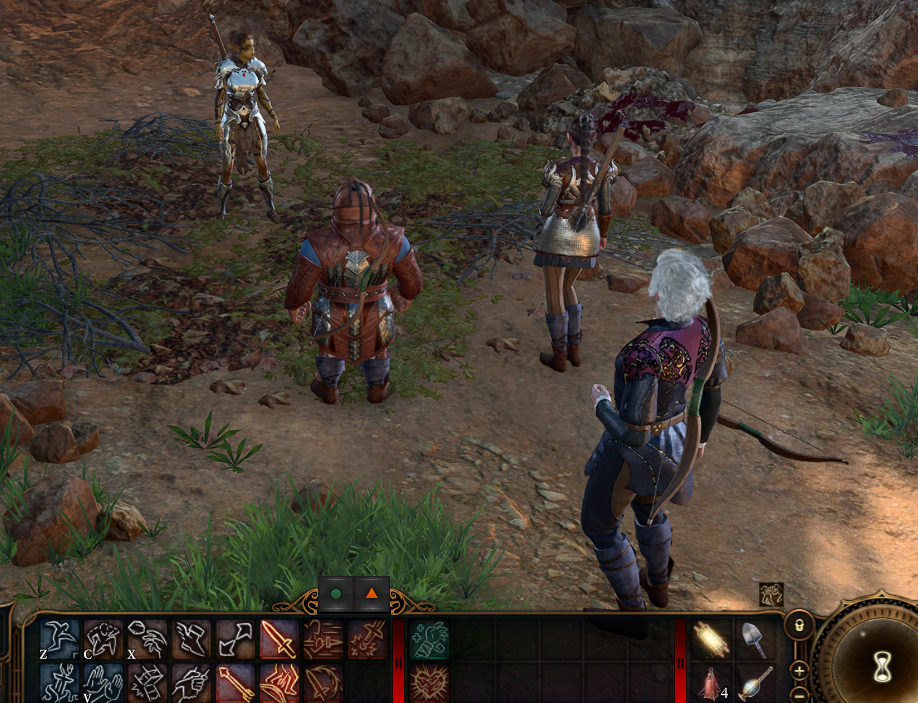This screenshot has height=703, width=918.
Task: Toggle the orange triangle button above hotbar
Action: coord(372,593)
